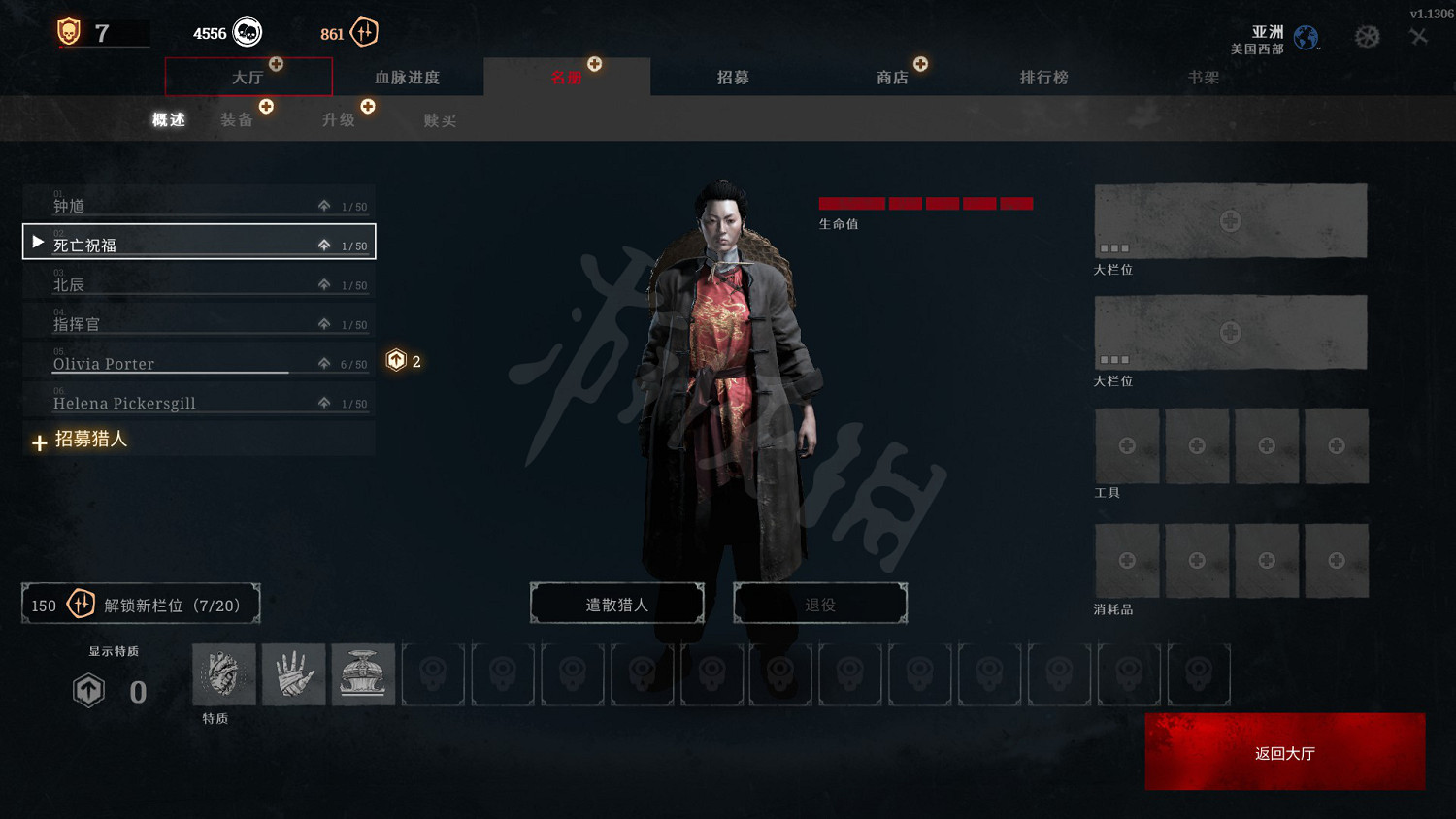
Task: Select the urn trait icon
Action: click(x=363, y=673)
